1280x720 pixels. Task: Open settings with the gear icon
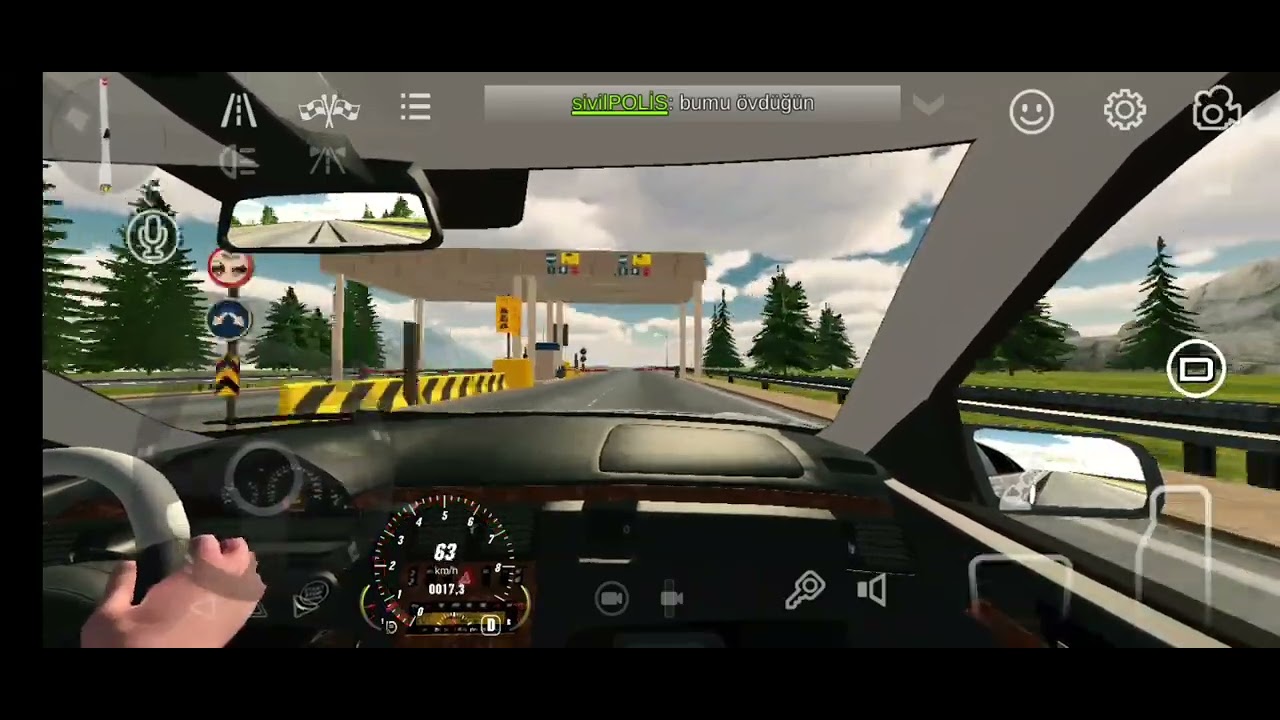(x=1124, y=109)
